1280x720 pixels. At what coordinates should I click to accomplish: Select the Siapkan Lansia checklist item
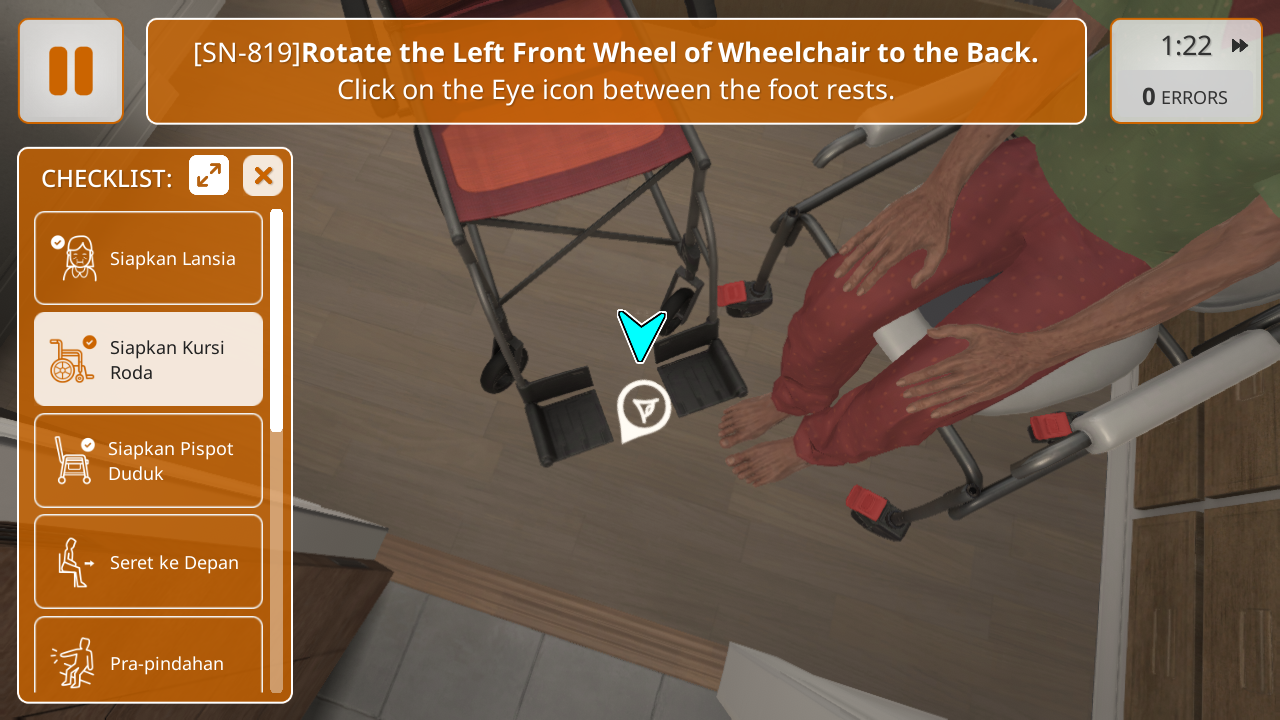148,258
